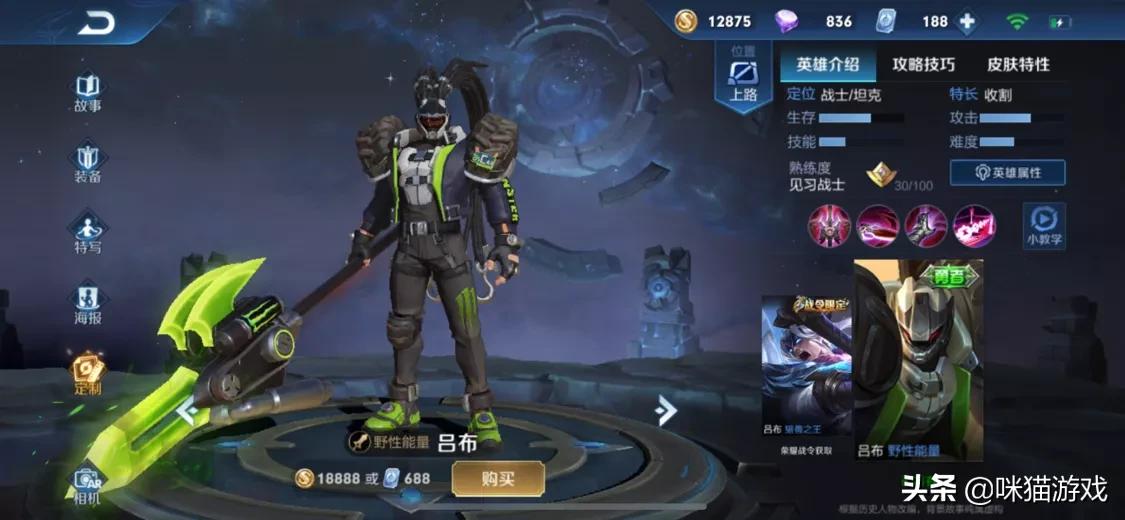Show the next skin with right arrow
The width and height of the screenshot is (1125, 520).
tap(665, 409)
